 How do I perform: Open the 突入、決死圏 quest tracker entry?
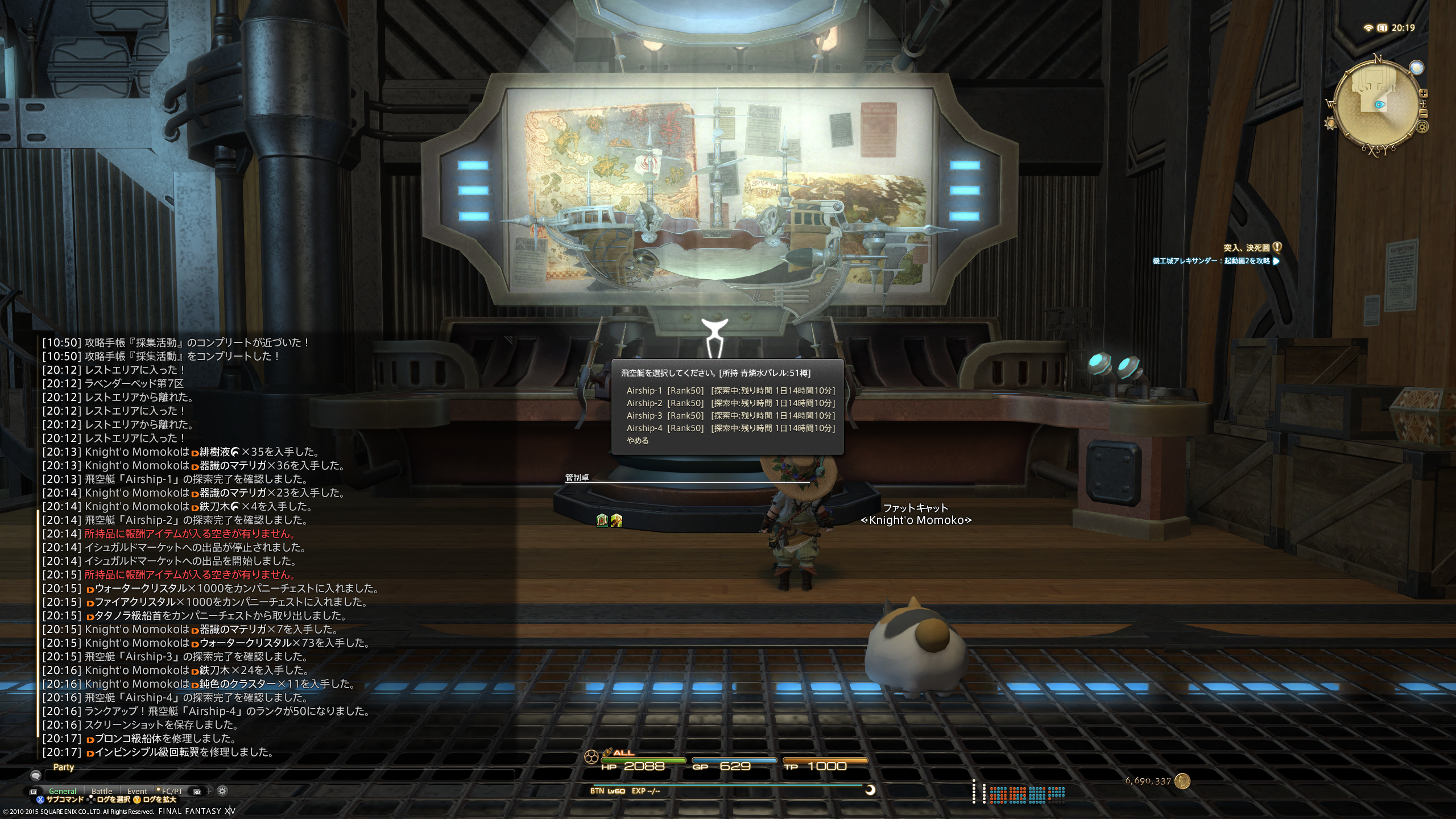tap(1246, 248)
